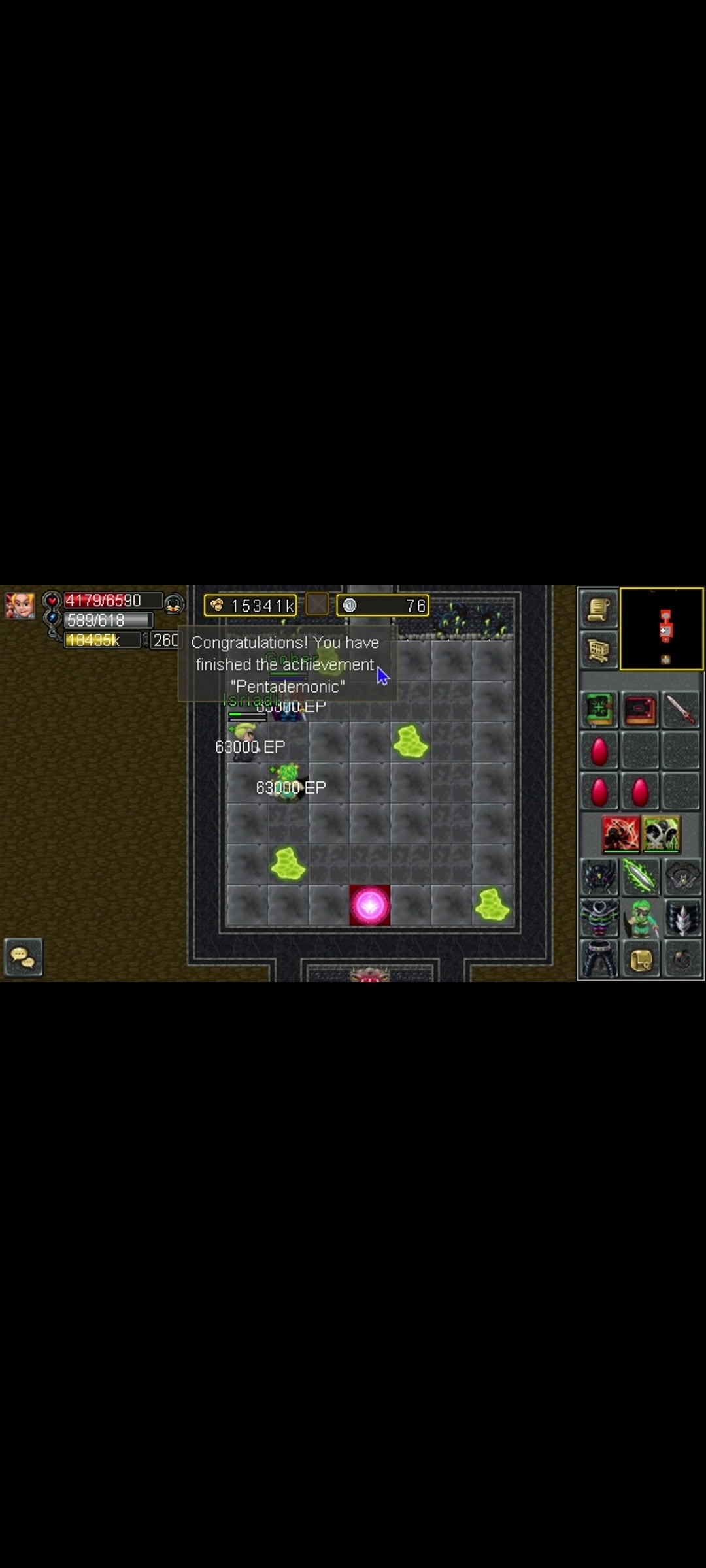Select the equipped dark leg armor

[598, 959]
